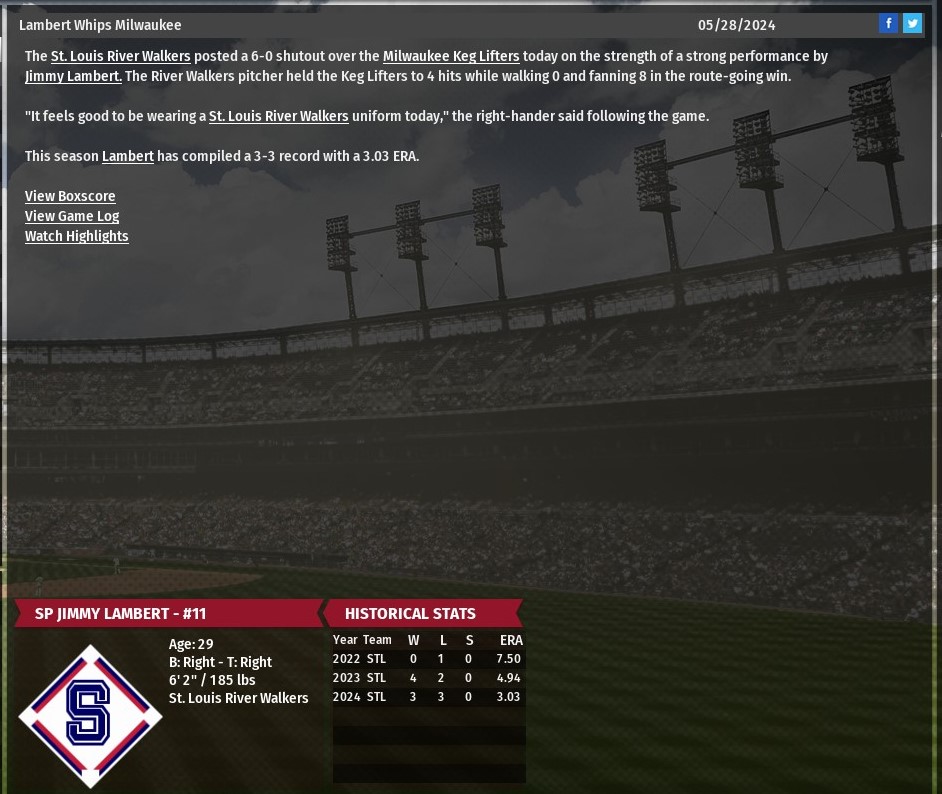Open St. Louis River Walkers link in quote

(x=278, y=117)
